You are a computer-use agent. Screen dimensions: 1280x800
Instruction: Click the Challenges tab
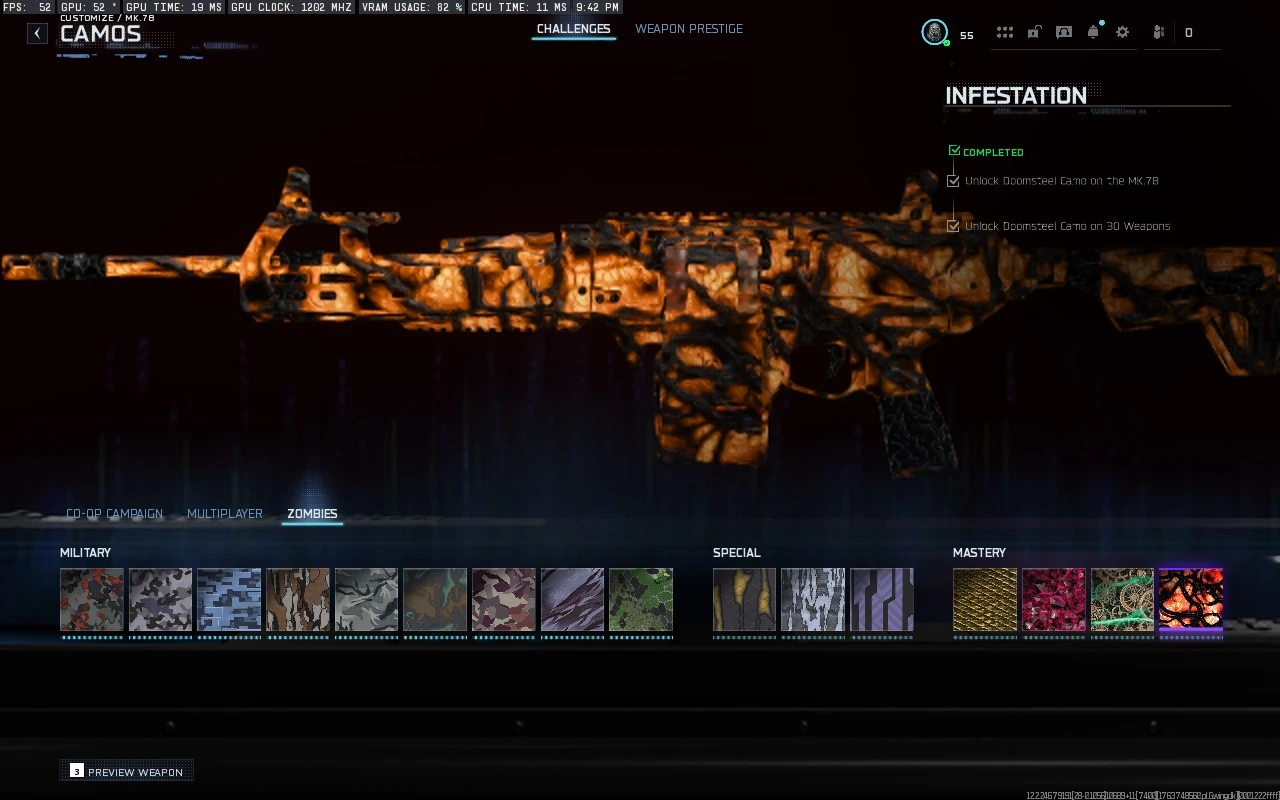(x=573, y=29)
